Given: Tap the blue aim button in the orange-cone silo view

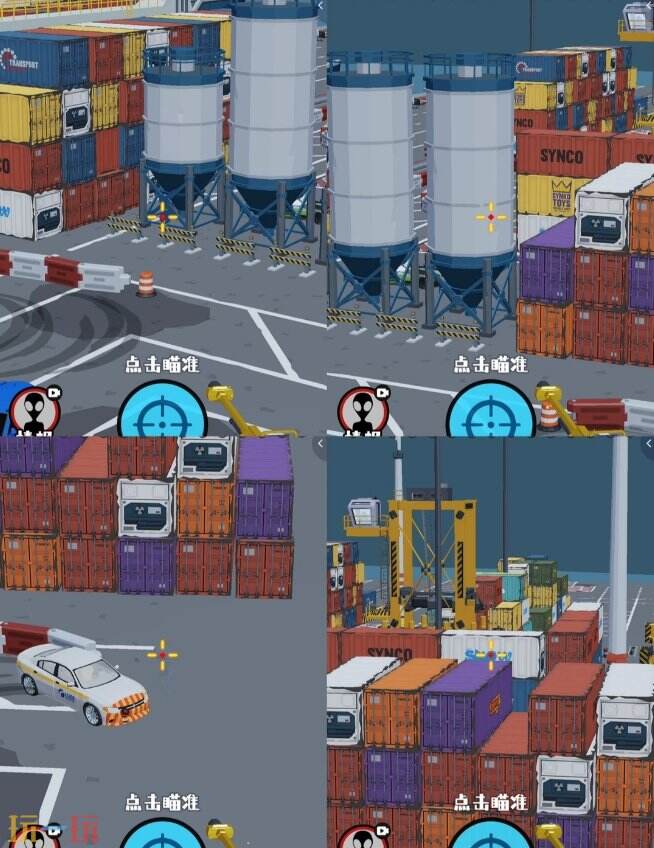Looking at the screenshot, I should [x=163, y=412].
